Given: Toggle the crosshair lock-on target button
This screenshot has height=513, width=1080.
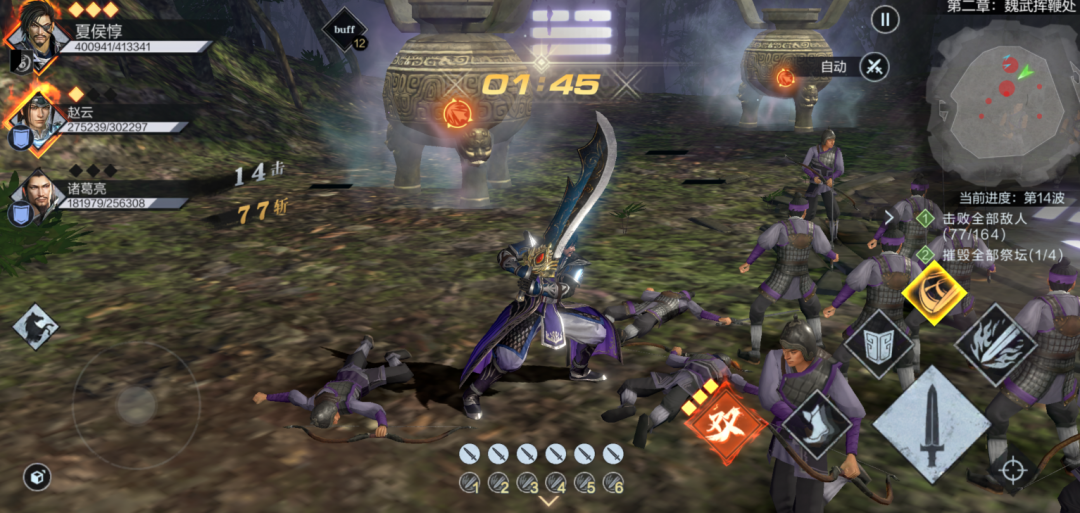Looking at the screenshot, I should 1012,468.
